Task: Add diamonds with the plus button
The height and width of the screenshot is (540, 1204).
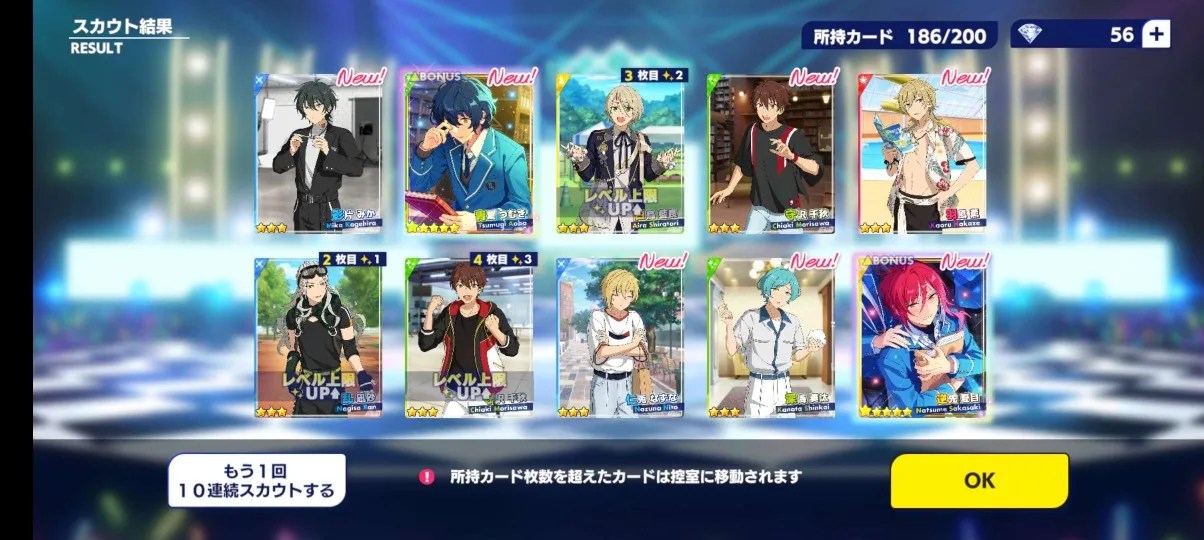Action: [x=1156, y=35]
